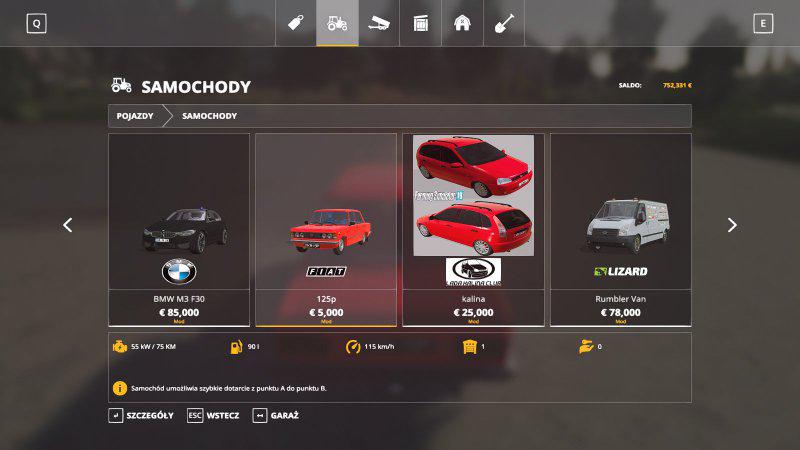800x450 pixels.
Task: Open the barn buildings tab
Action: pyautogui.click(x=462, y=22)
